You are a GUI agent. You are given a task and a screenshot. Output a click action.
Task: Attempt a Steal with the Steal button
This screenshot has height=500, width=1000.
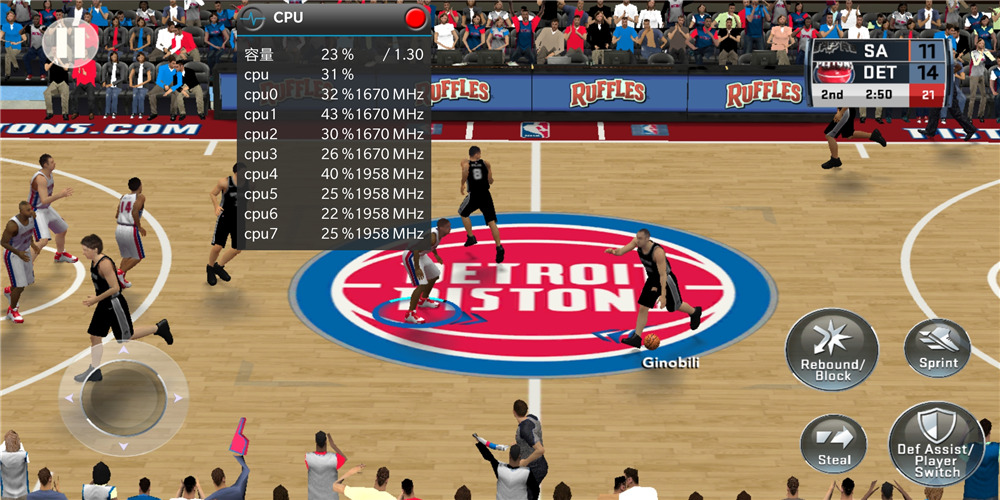point(834,444)
